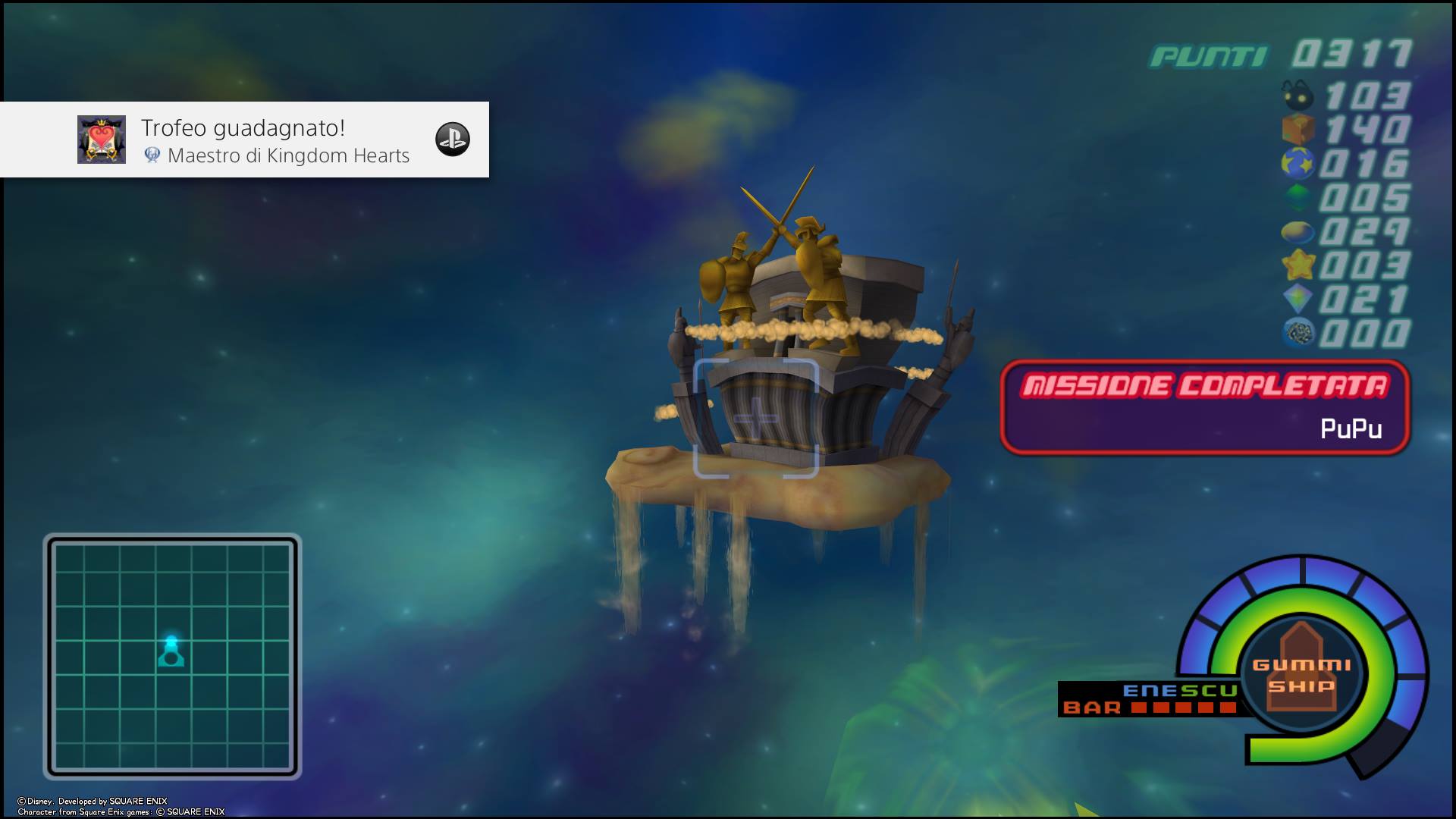Select the yellow star tally icon

click(1298, 265)
